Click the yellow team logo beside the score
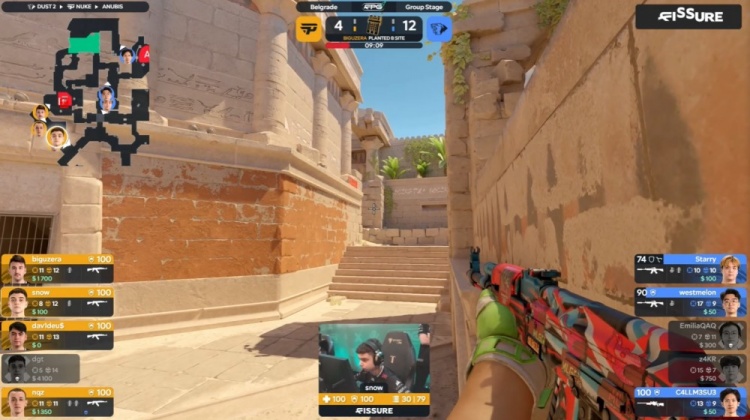 coord(308,28)
